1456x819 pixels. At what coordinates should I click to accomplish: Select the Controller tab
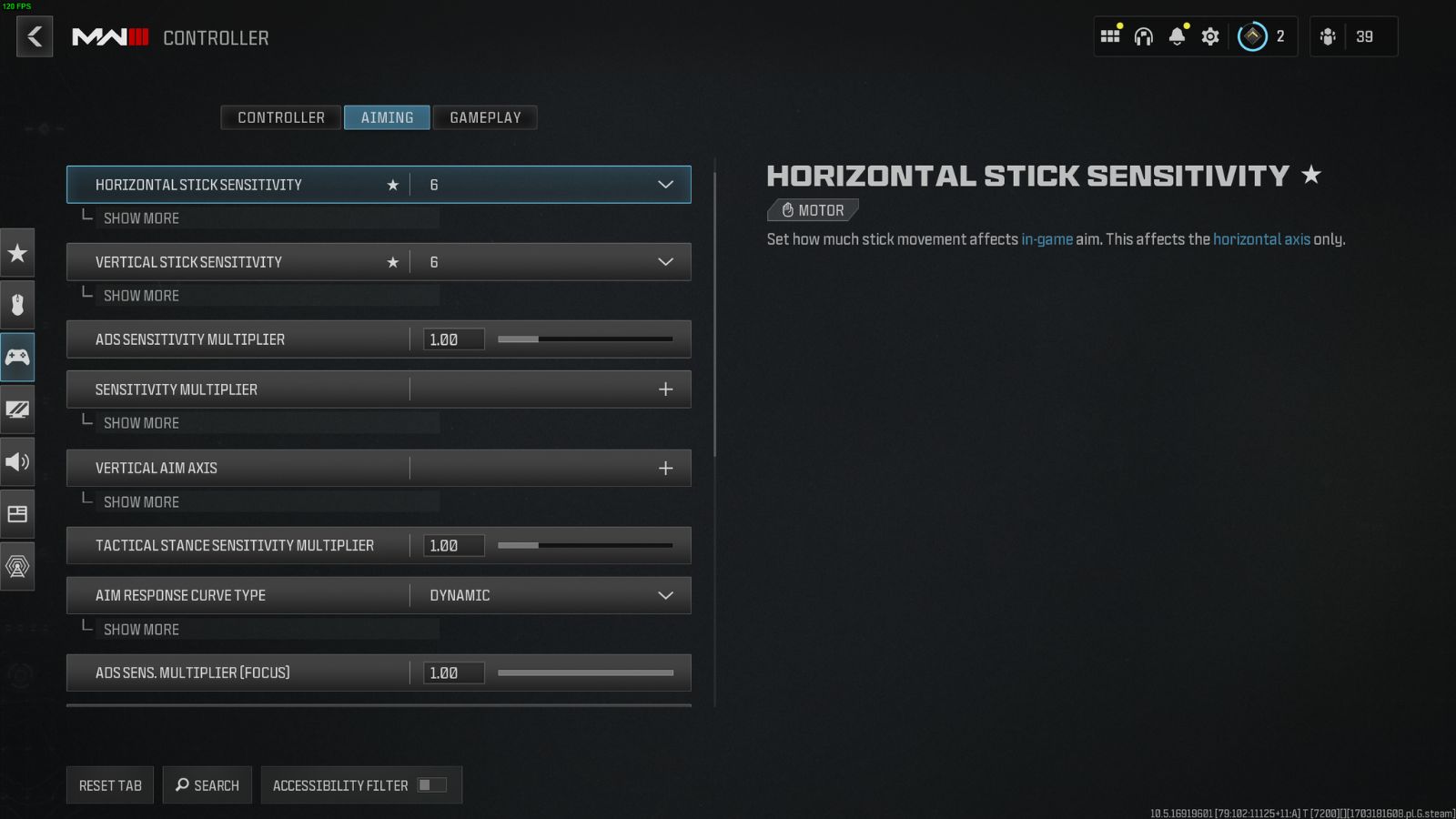click(280, 117)
